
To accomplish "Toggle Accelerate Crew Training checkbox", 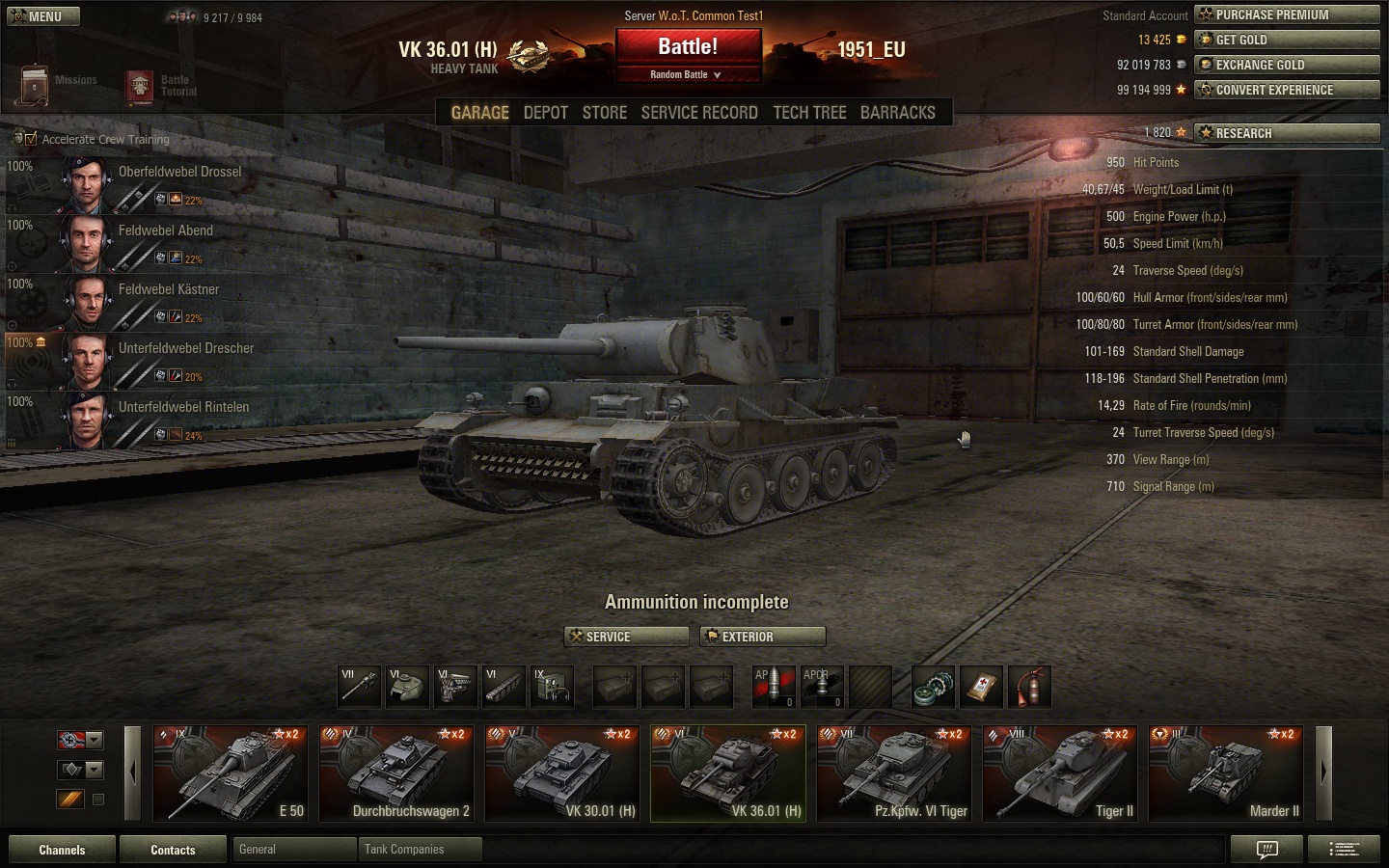I will pyautogui.click(x=31, y=139).
